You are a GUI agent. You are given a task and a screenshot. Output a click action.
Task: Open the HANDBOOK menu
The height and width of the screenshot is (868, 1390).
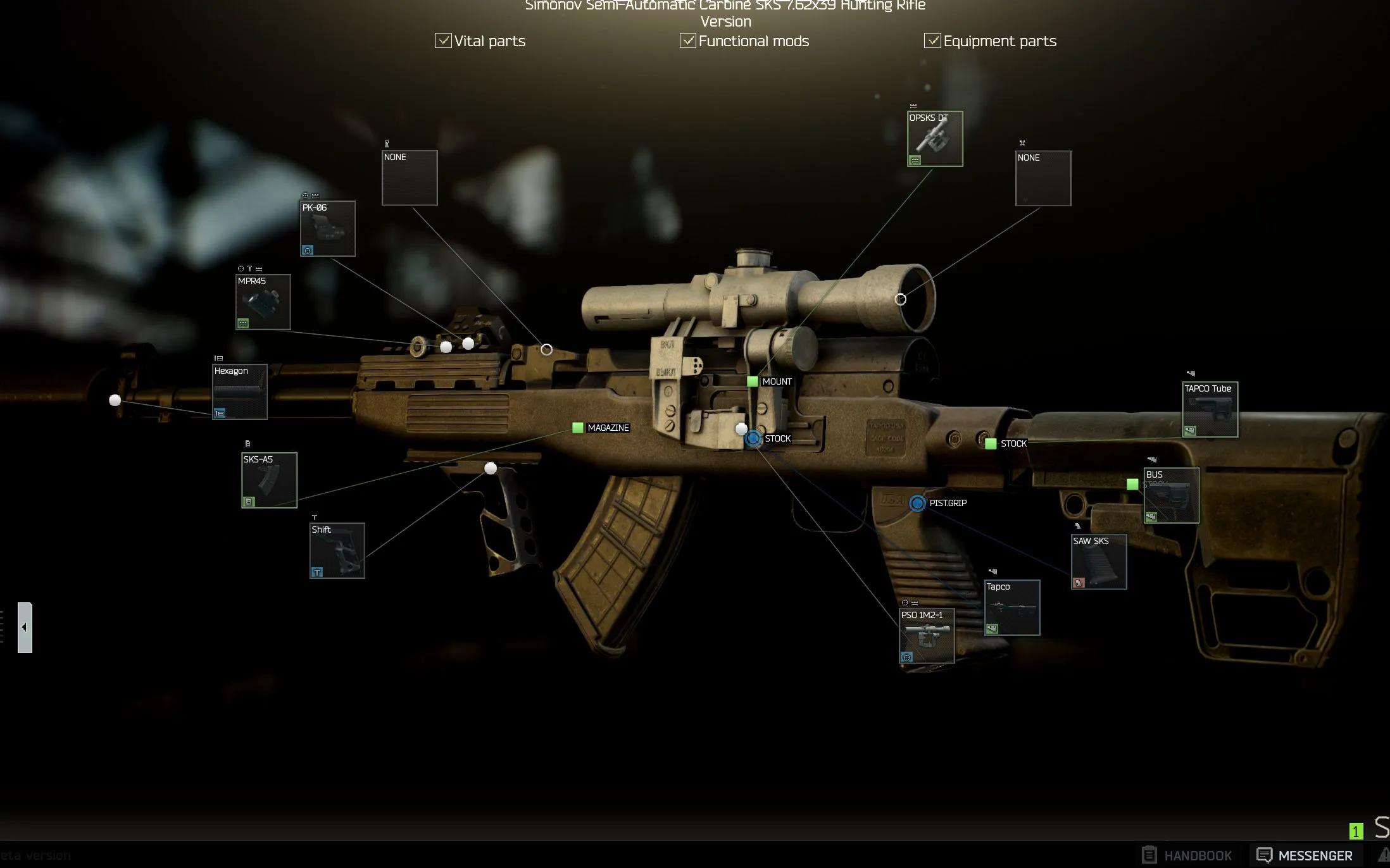[1198, 855]
